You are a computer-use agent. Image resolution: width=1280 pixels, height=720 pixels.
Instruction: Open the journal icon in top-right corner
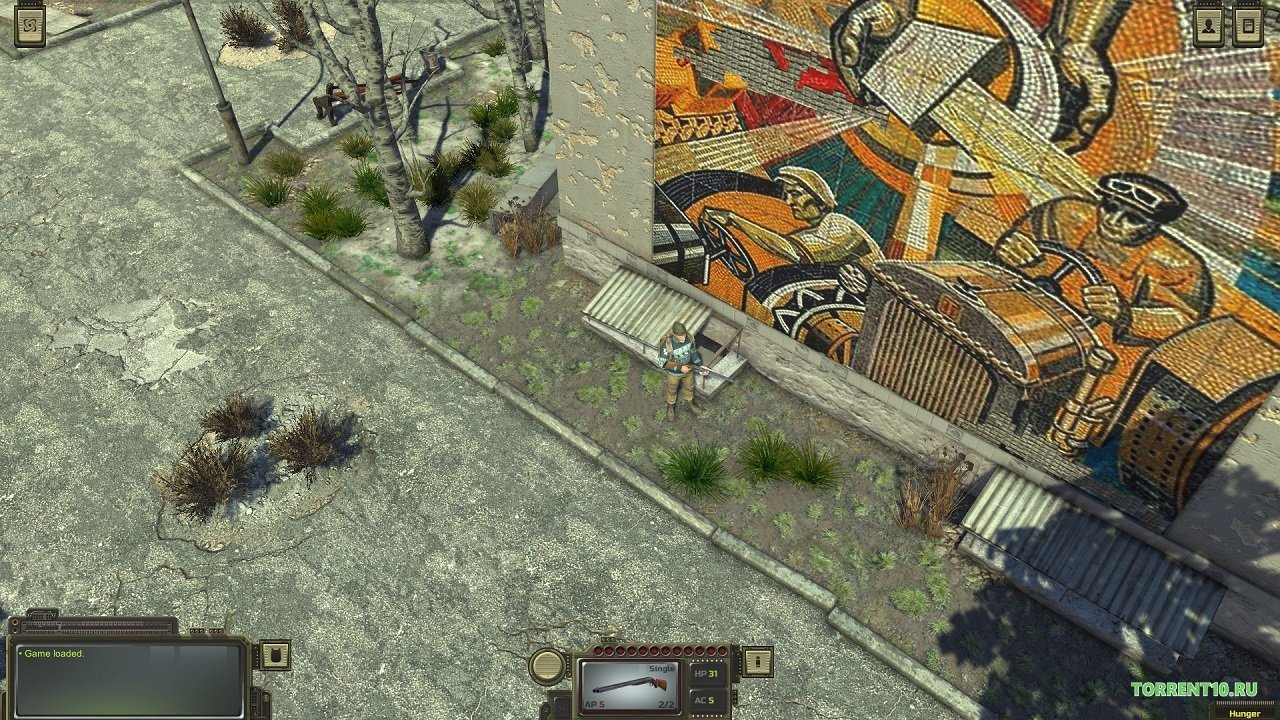(1248, 25)
